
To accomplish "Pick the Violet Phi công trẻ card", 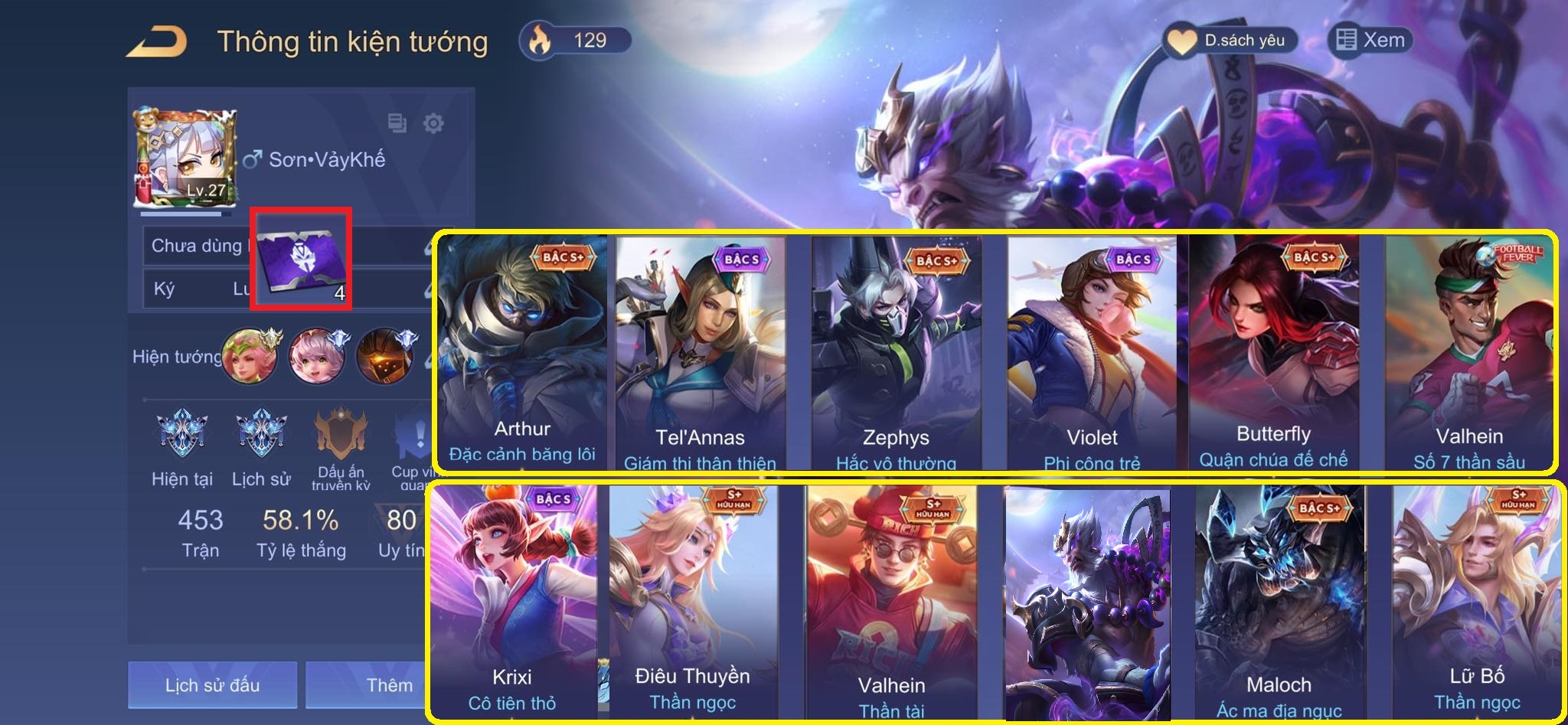I will (x=1092, y=352).
